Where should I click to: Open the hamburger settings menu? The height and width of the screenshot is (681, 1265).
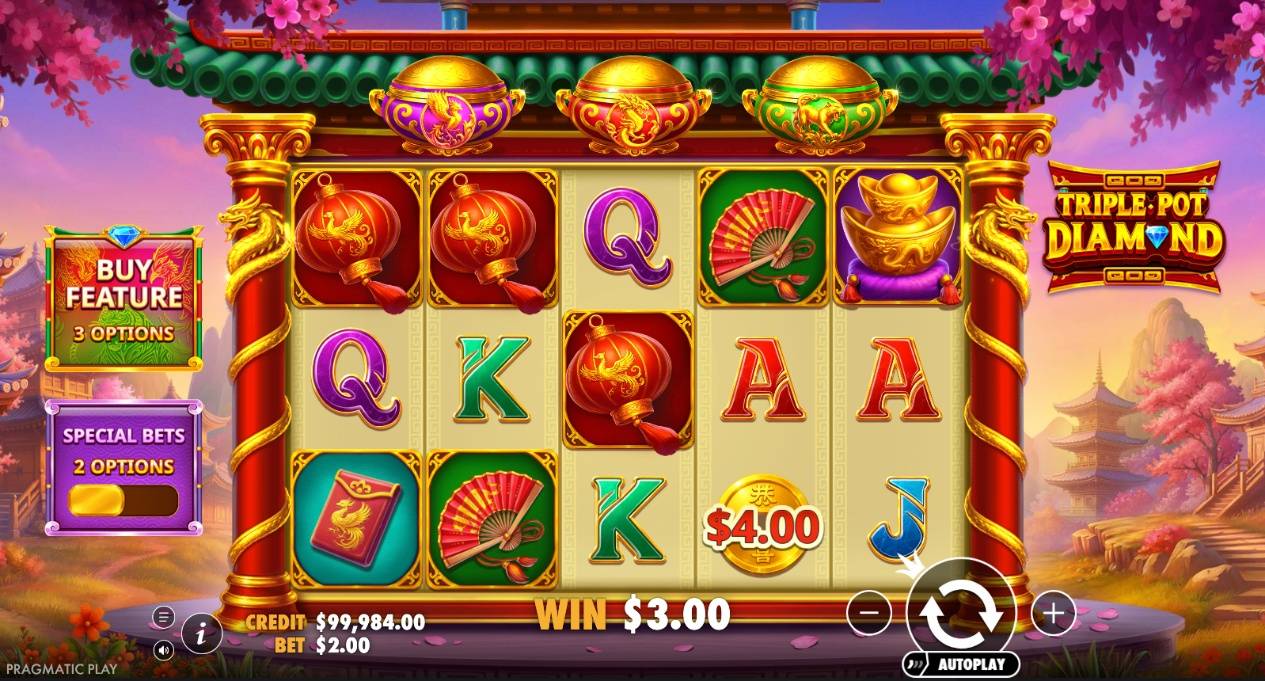[x=164, y=617]
